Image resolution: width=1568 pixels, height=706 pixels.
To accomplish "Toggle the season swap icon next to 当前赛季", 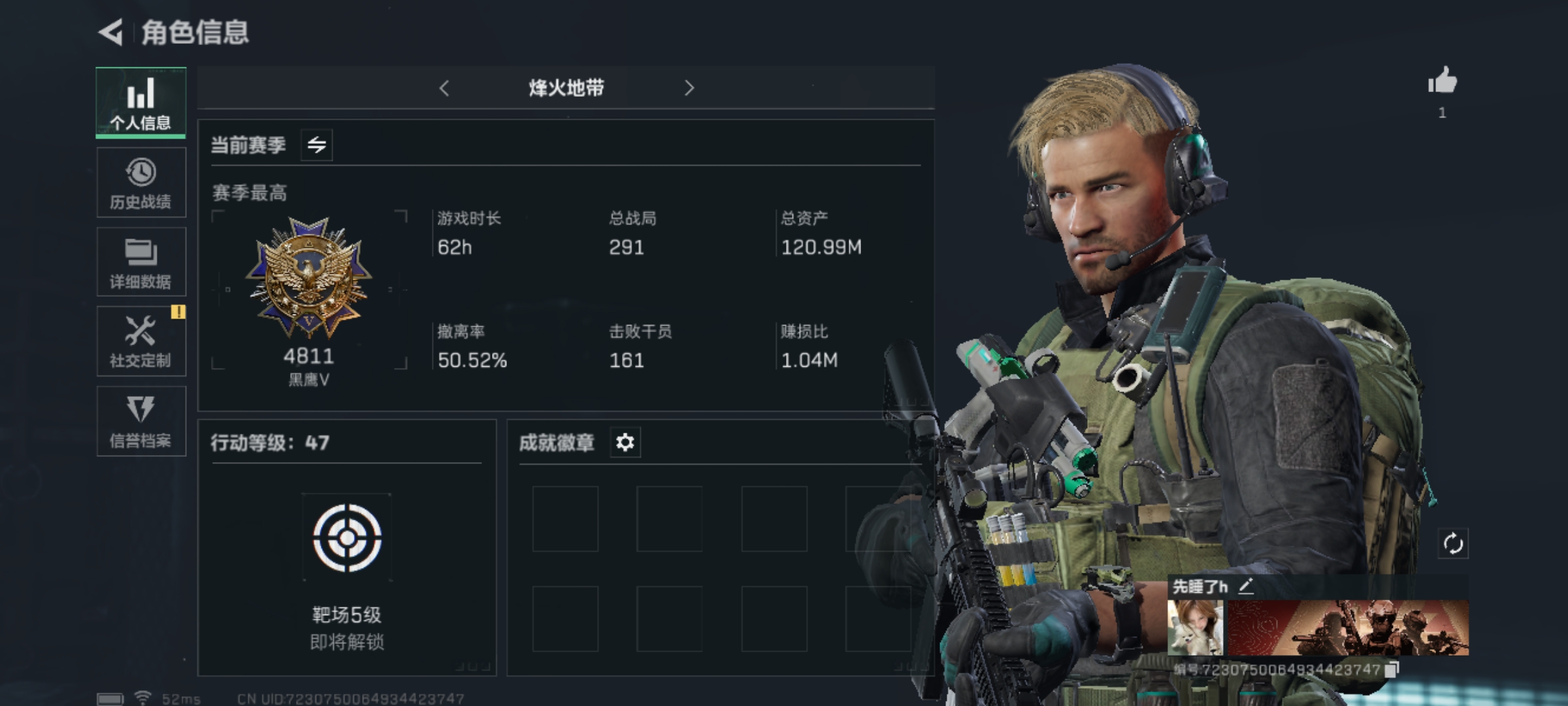I will click(x=317, y=144).
